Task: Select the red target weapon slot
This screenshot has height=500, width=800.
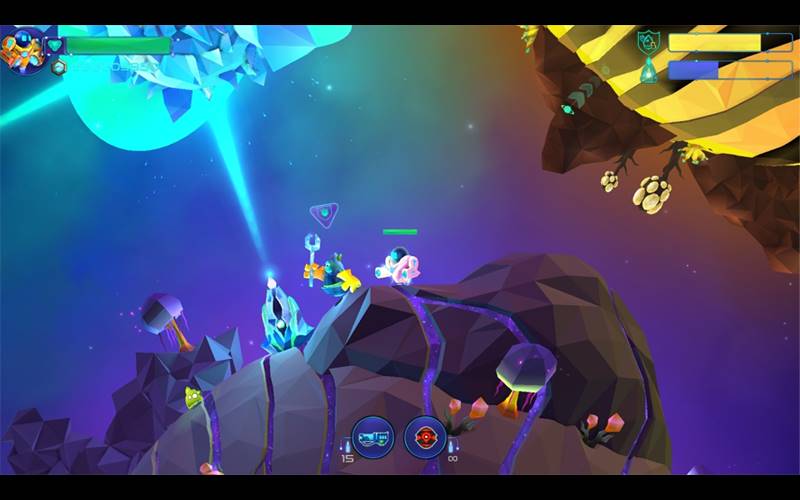Action: pyautogui.click(x=425, y=437)
